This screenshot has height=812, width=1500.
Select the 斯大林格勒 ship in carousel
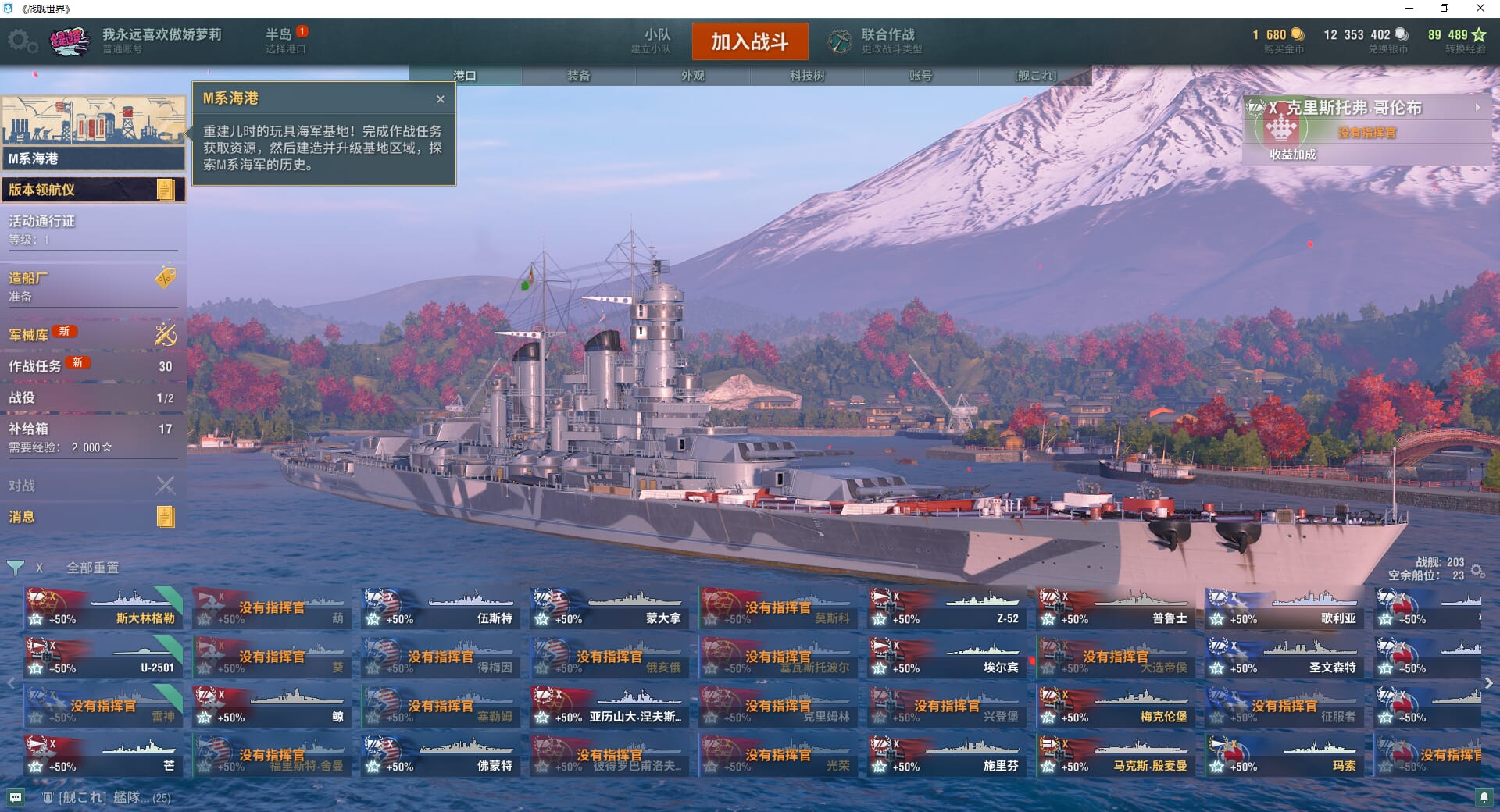pyautogui.click(x=103, y=609)
